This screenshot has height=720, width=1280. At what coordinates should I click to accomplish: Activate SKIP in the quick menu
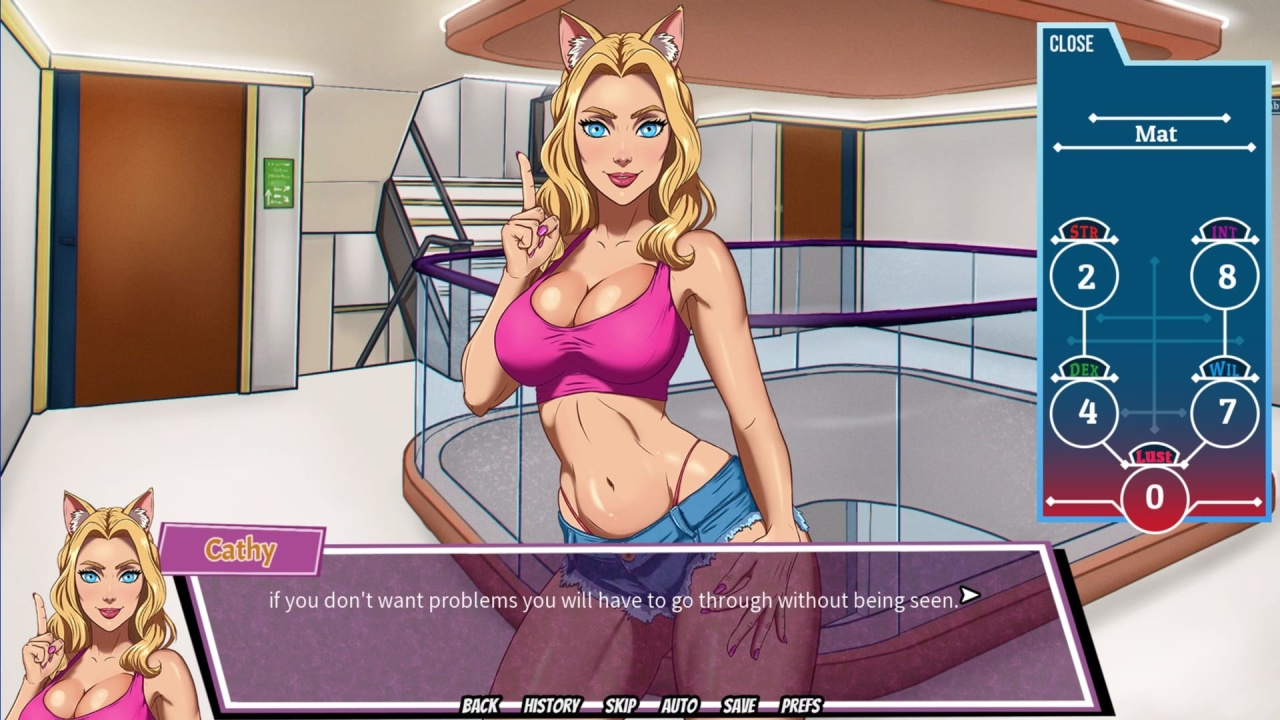pos(620,705)
